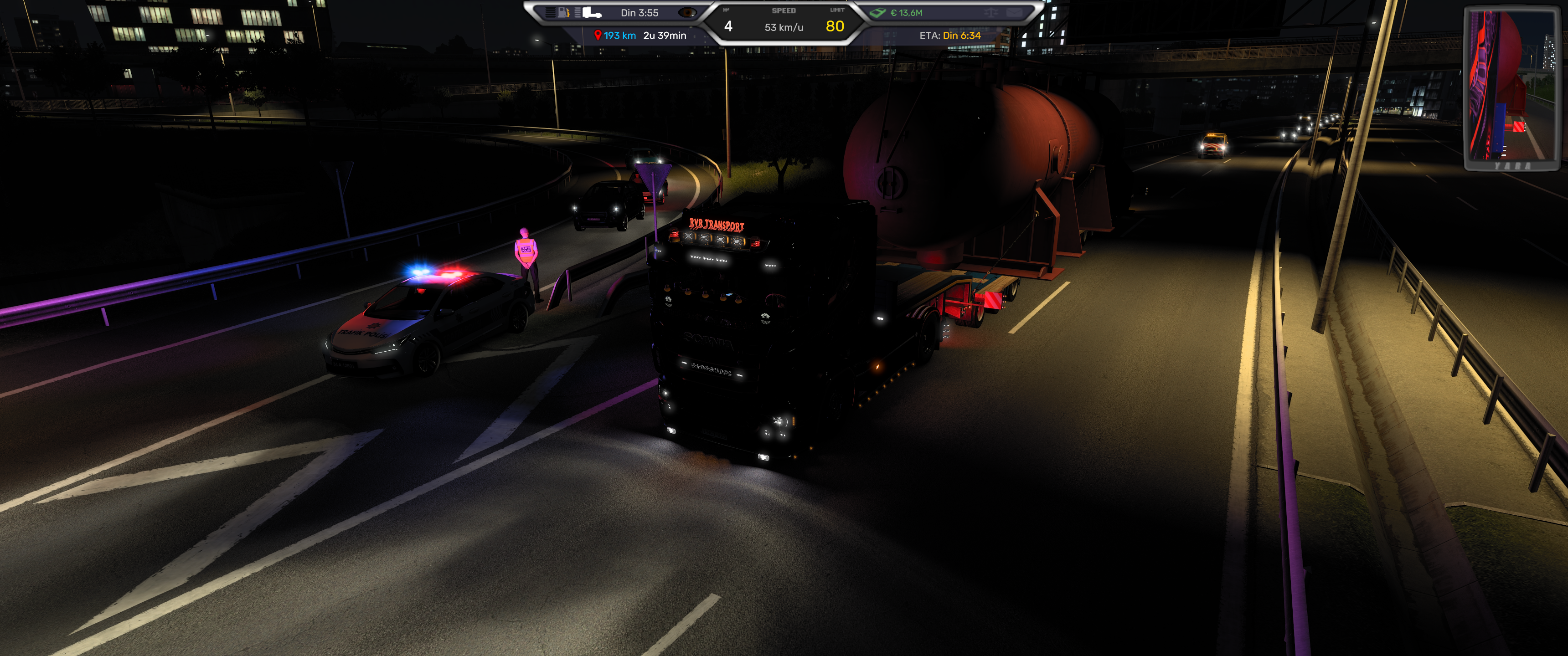Open the green money bank icon

click(x=877, y=13)
